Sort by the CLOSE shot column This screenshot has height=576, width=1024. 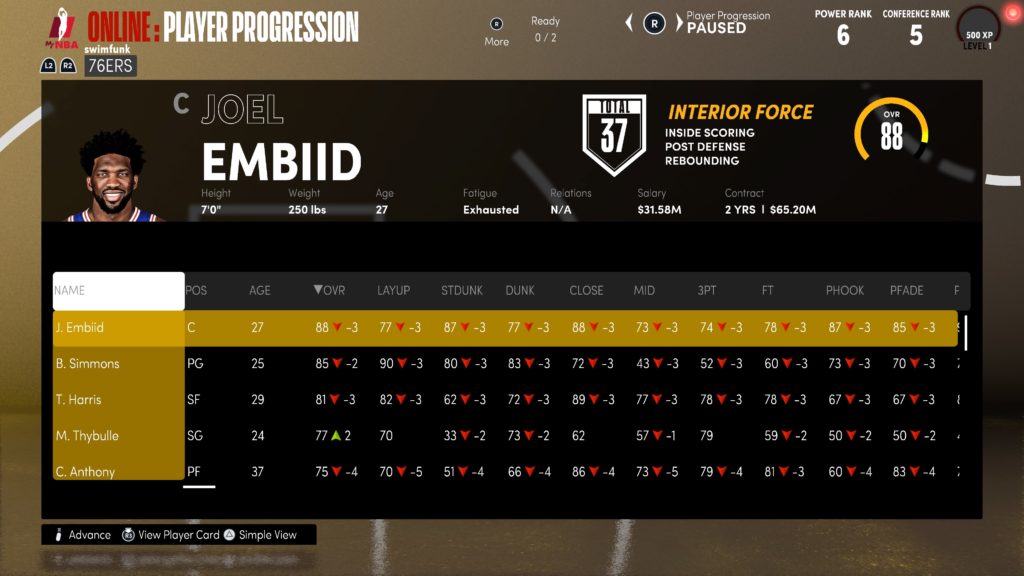(x=586, y=291)
